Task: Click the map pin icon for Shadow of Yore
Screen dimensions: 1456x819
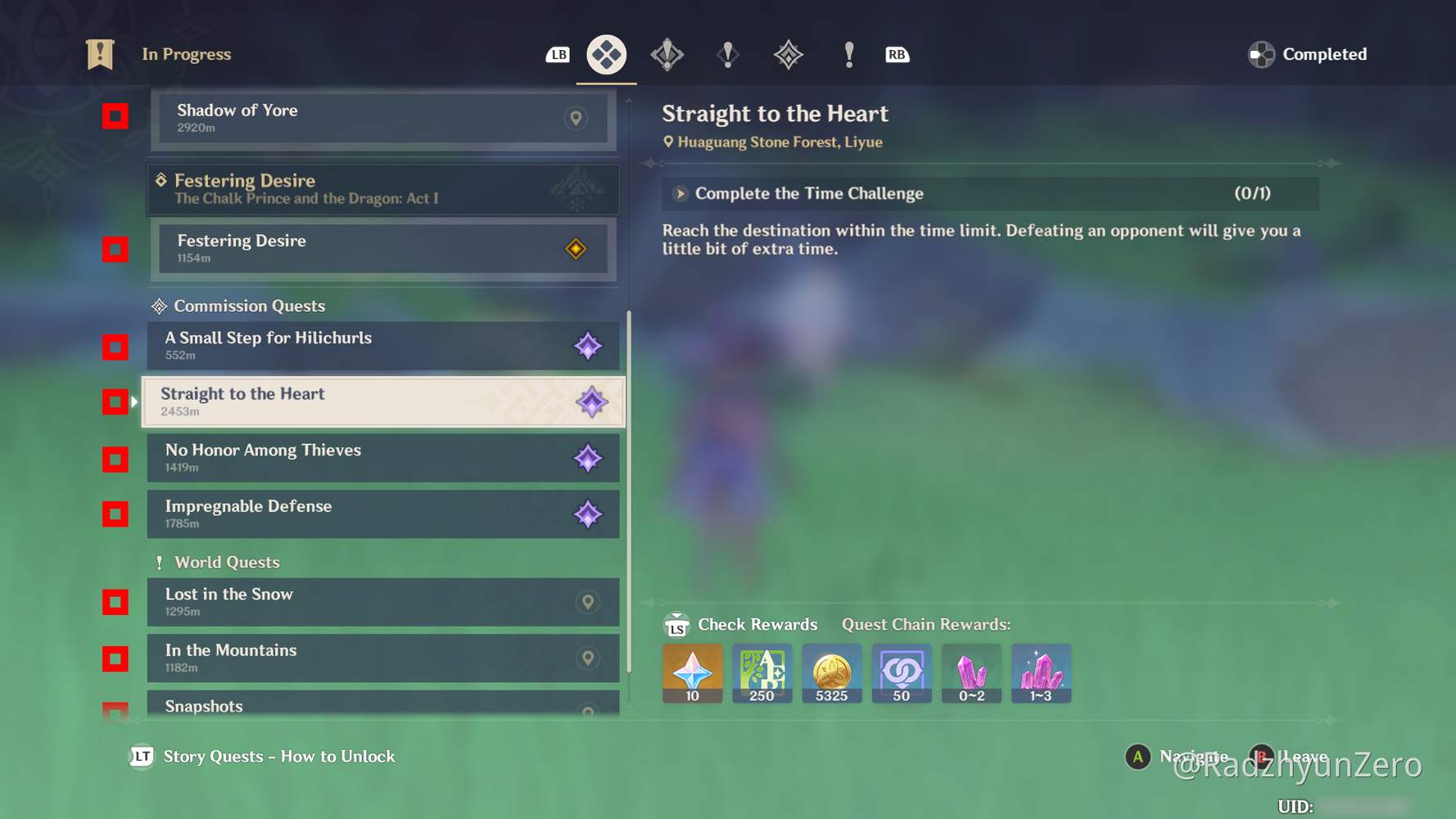Action: pyautogui.click(x=575, y=119)
